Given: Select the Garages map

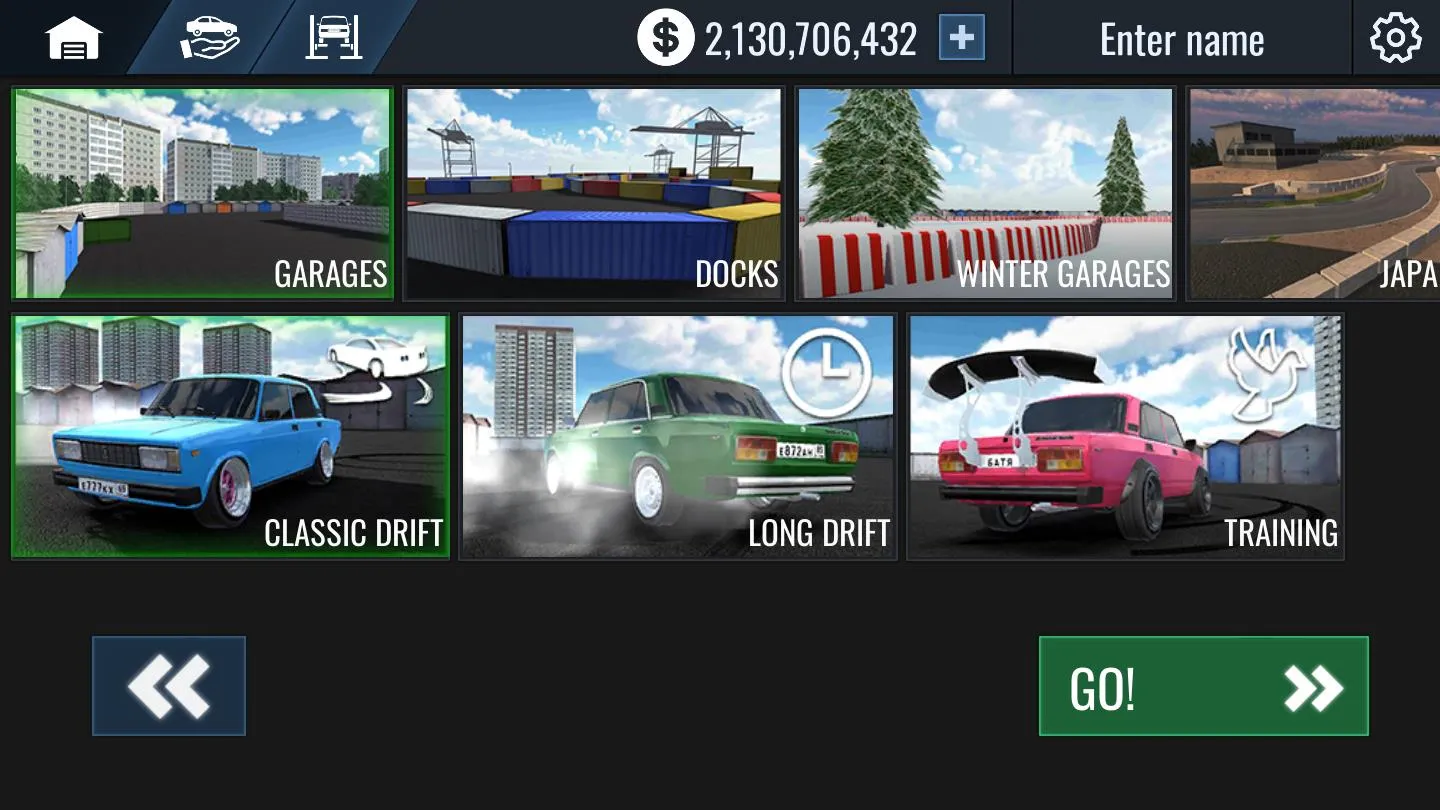Looking at the screenshot, I should [204, 192].
